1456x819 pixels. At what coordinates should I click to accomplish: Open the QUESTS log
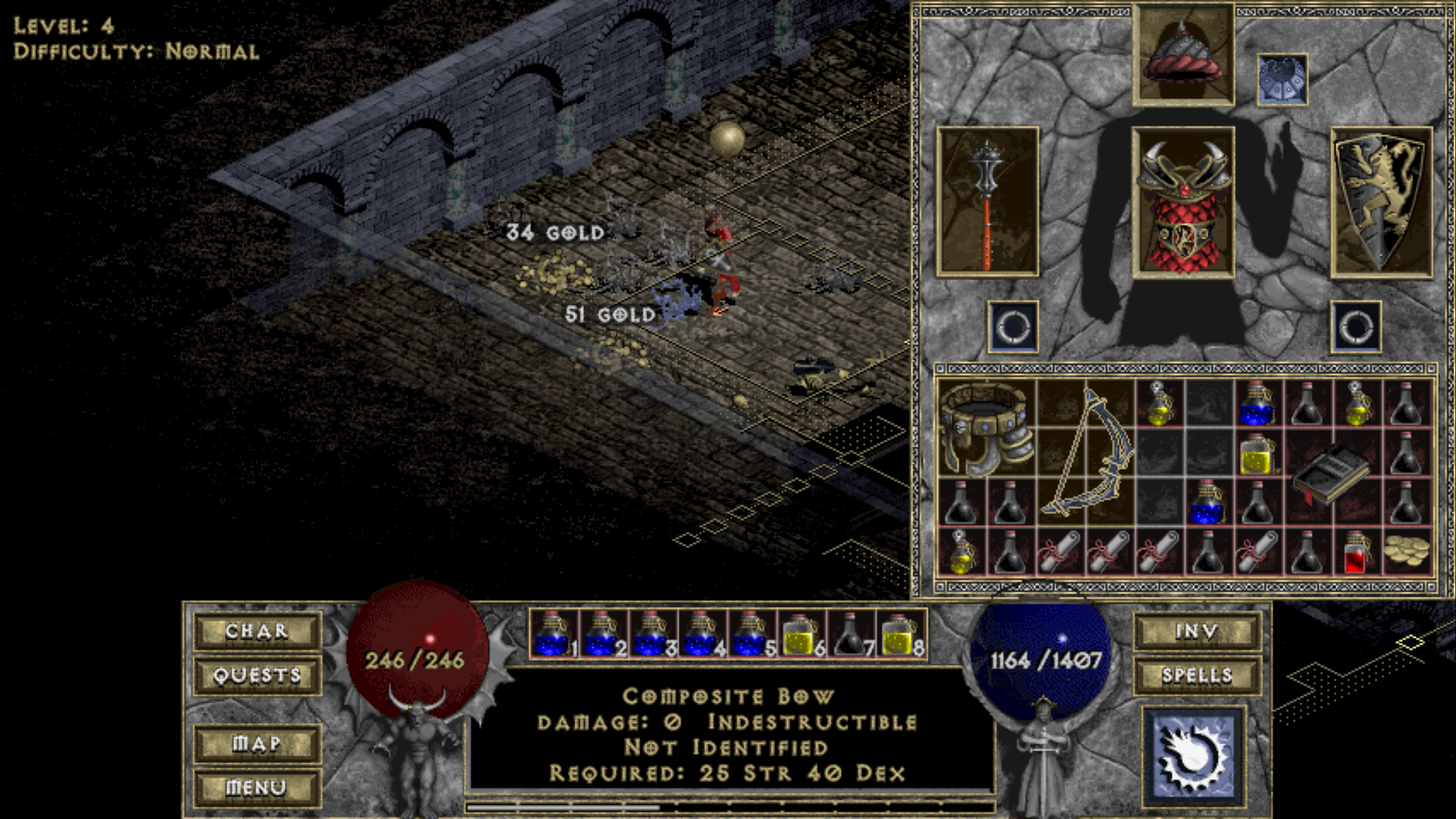coord(257,676)
